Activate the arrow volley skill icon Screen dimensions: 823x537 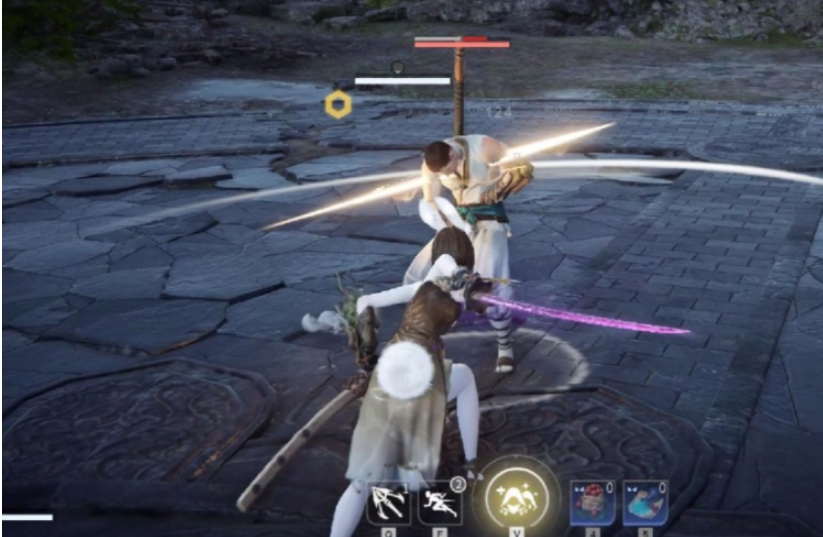388,502
